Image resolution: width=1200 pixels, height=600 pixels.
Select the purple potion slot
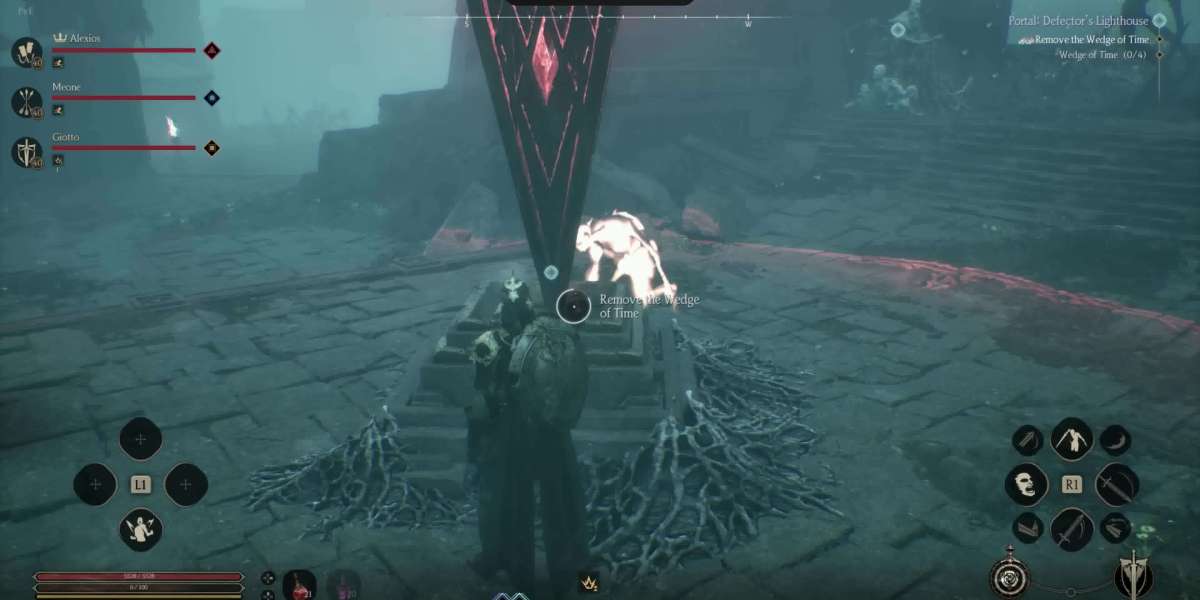tap(343, 583)
